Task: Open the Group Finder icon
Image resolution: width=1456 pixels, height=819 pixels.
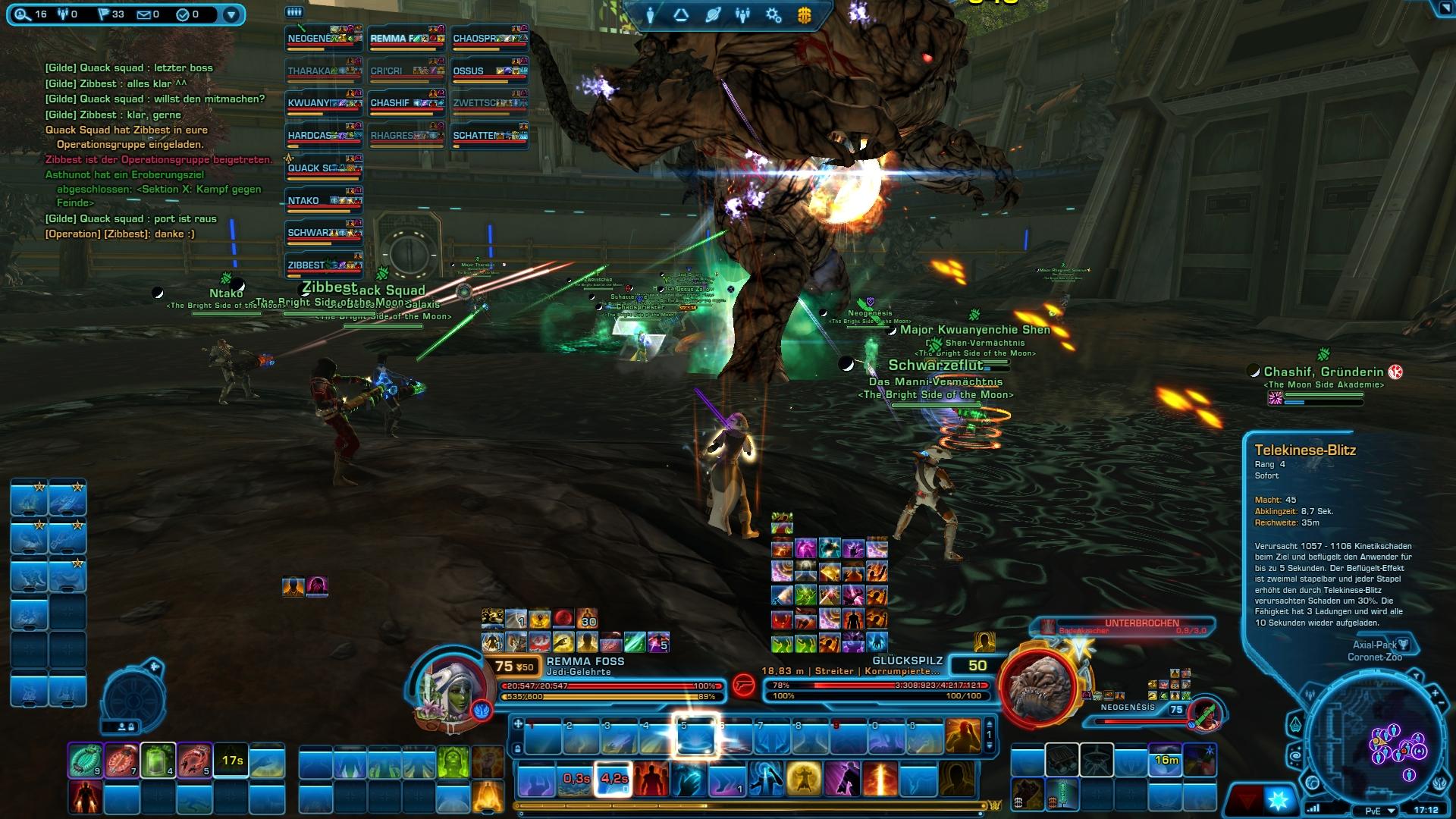Action: [x=680, y=14]
